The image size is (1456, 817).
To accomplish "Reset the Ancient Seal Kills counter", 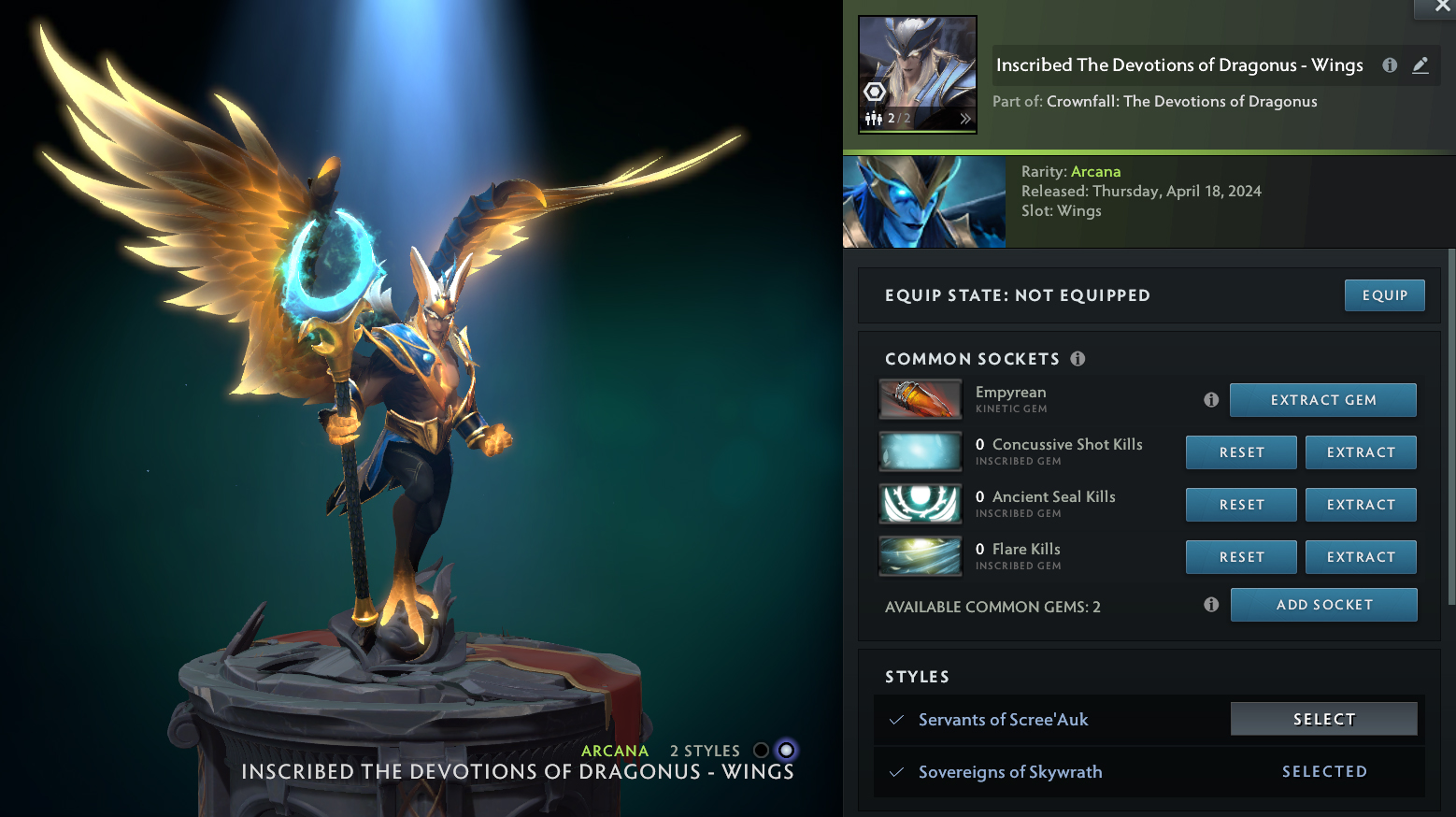I will pyautogui.click(x=1241, y=505).
